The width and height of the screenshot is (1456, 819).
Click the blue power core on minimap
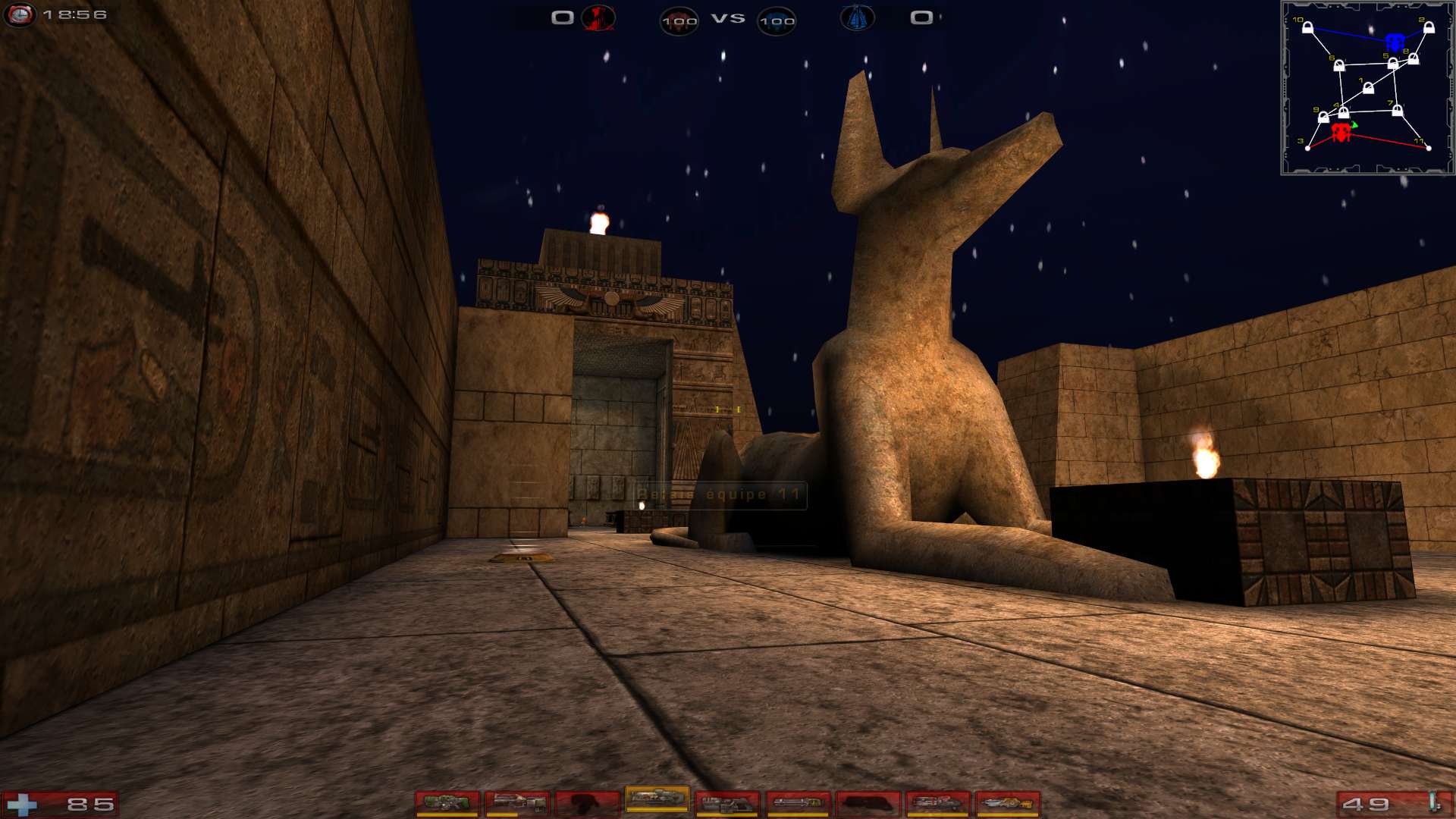tap(1395, 42)
